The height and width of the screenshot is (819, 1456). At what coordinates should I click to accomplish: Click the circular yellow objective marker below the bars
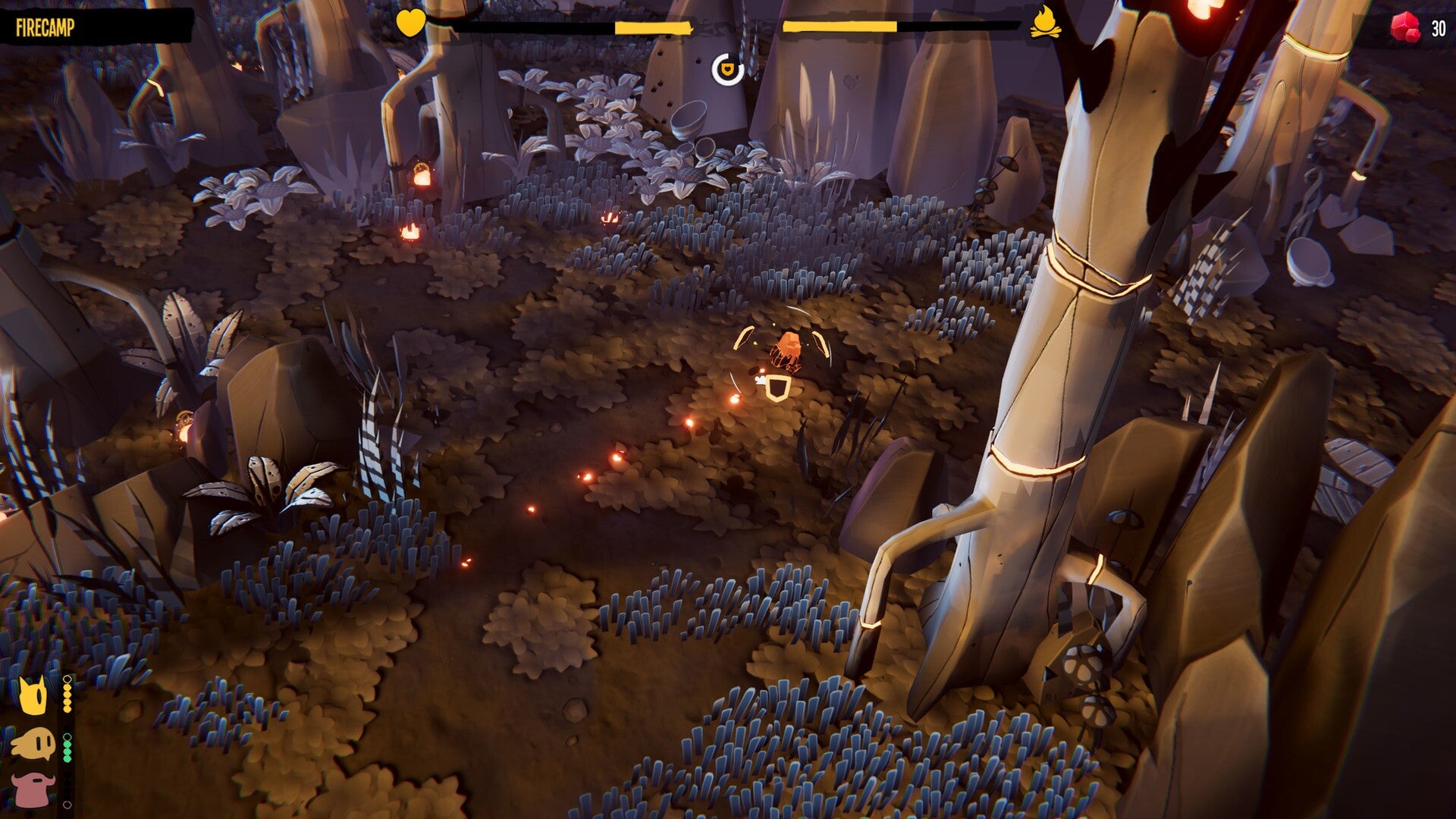(x=728, y=70)
